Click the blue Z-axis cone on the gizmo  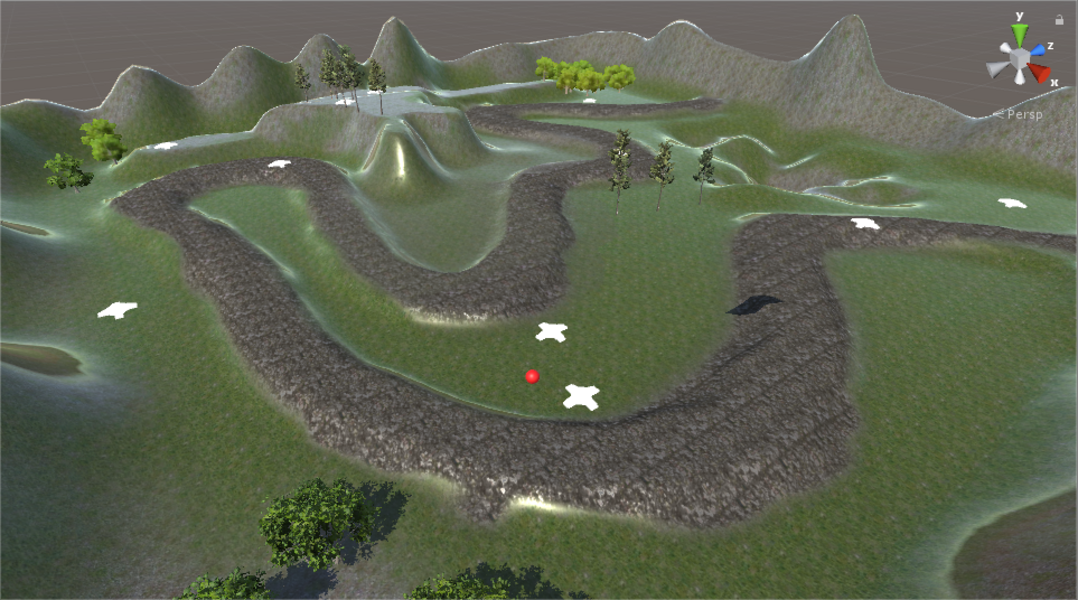click(x=1039, y=49)
